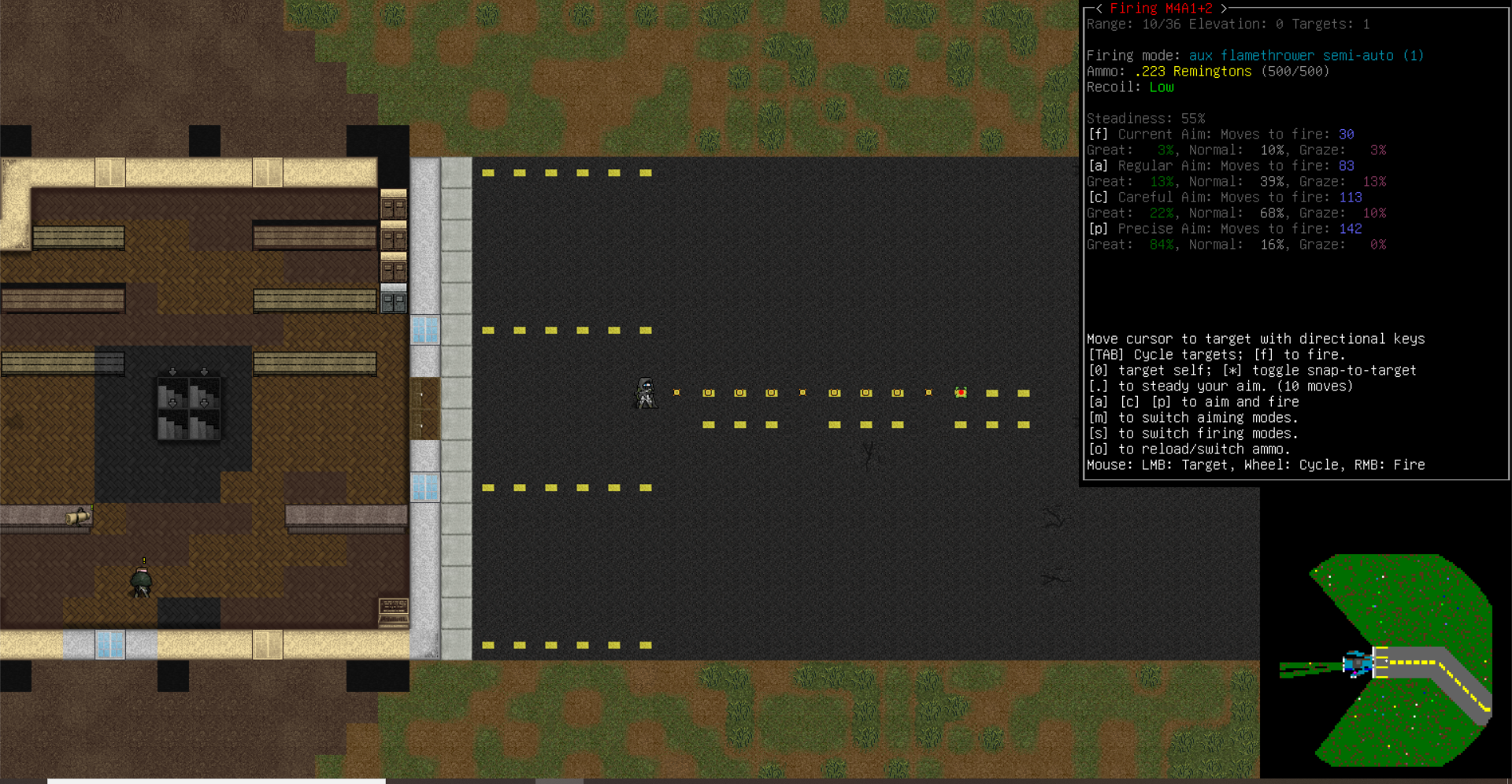This screenshot has height=784, width=1512.
Task: Click the targeted zombie with red marker
Action: pyautogui.click(x=960, y=392)
